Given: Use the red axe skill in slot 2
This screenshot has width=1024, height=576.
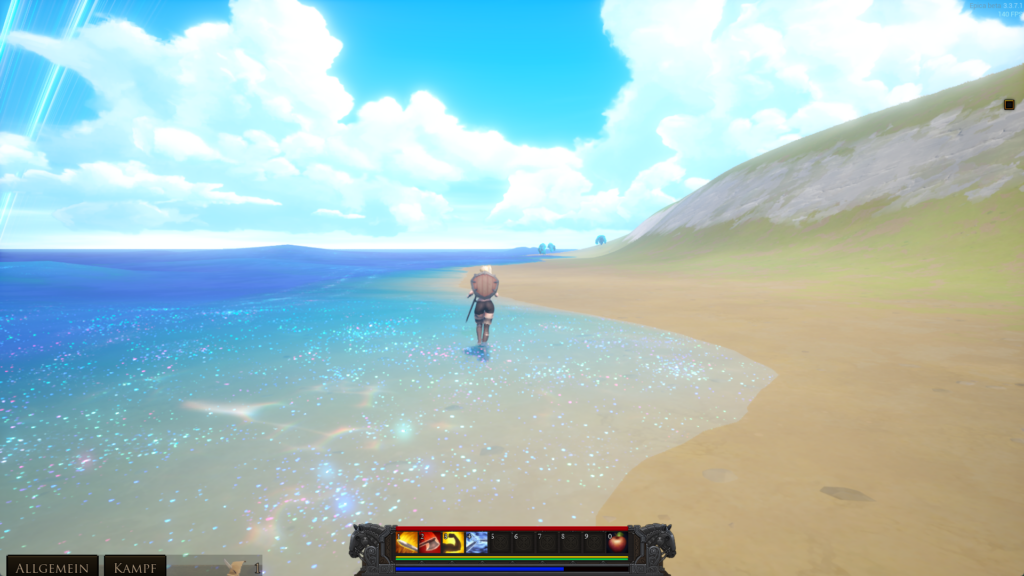Looking at the screenshot, I should tap(430, 542).
